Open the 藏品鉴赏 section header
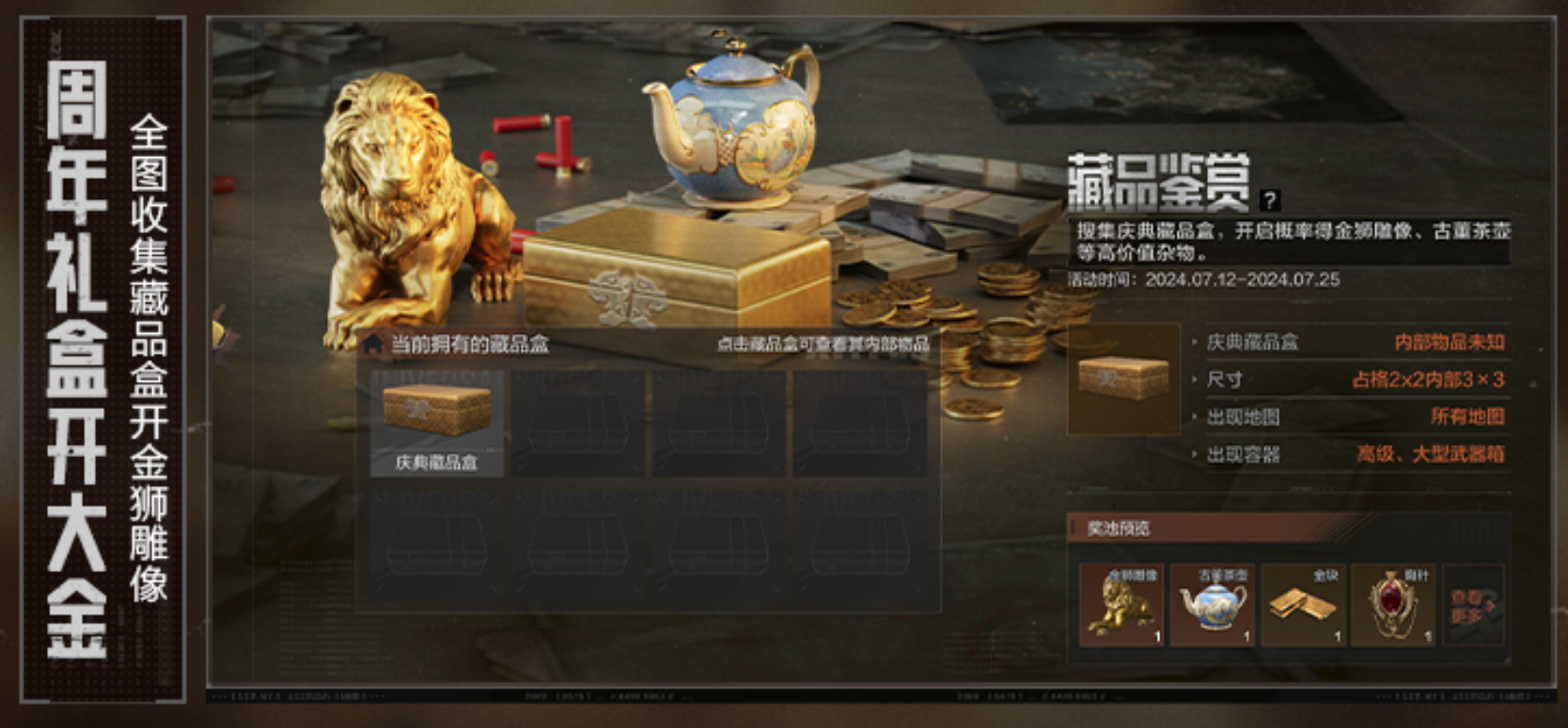Viewport: 1568px width, 728px height. (x=1156, y=179)
